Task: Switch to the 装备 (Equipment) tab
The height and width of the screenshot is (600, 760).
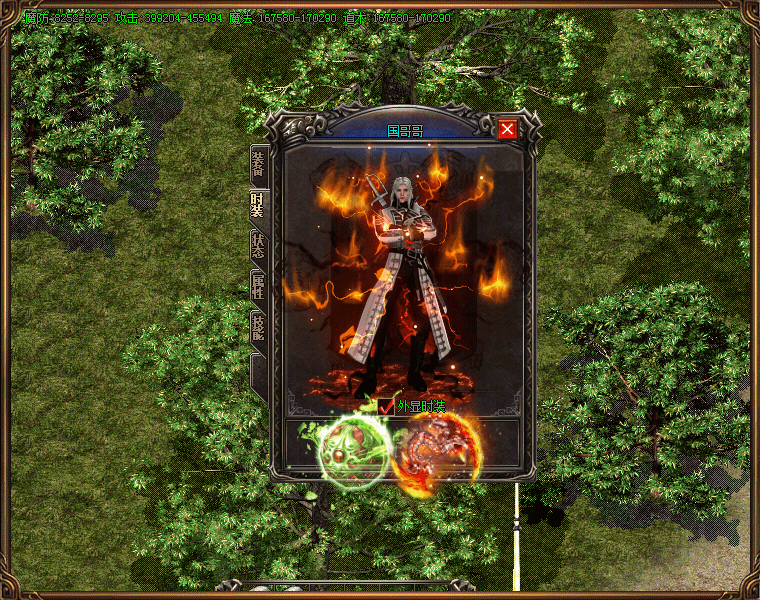Action: tap(258, 164)
